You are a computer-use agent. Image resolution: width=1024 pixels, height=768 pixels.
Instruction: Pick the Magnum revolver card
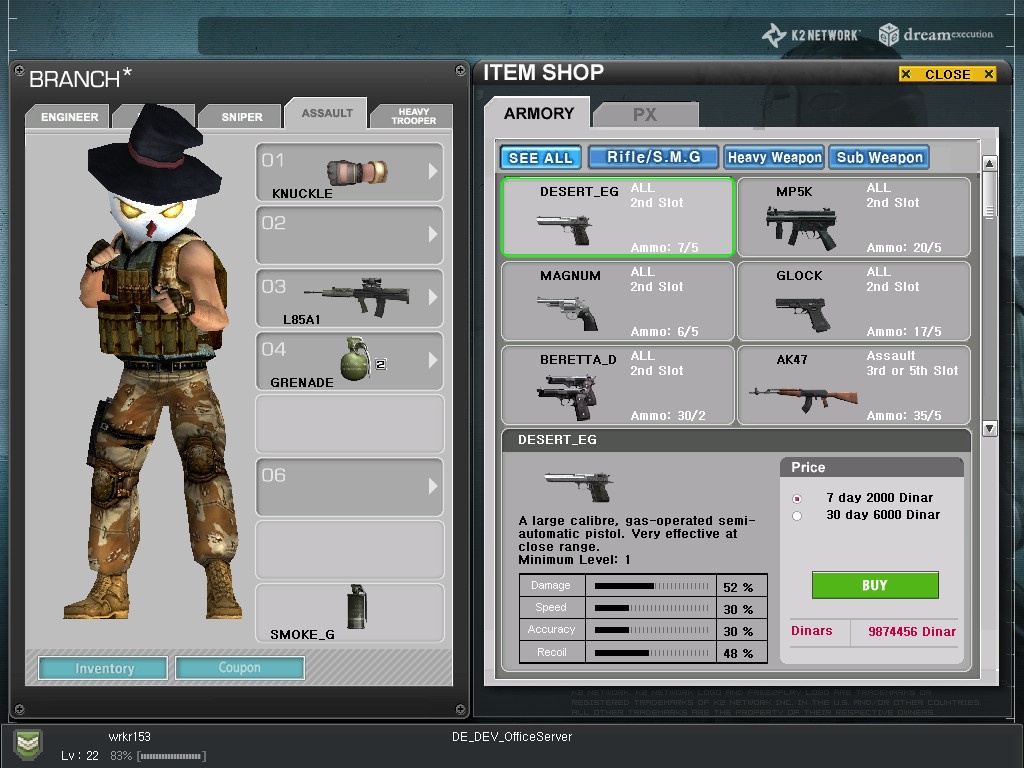(x=617, y=301)
